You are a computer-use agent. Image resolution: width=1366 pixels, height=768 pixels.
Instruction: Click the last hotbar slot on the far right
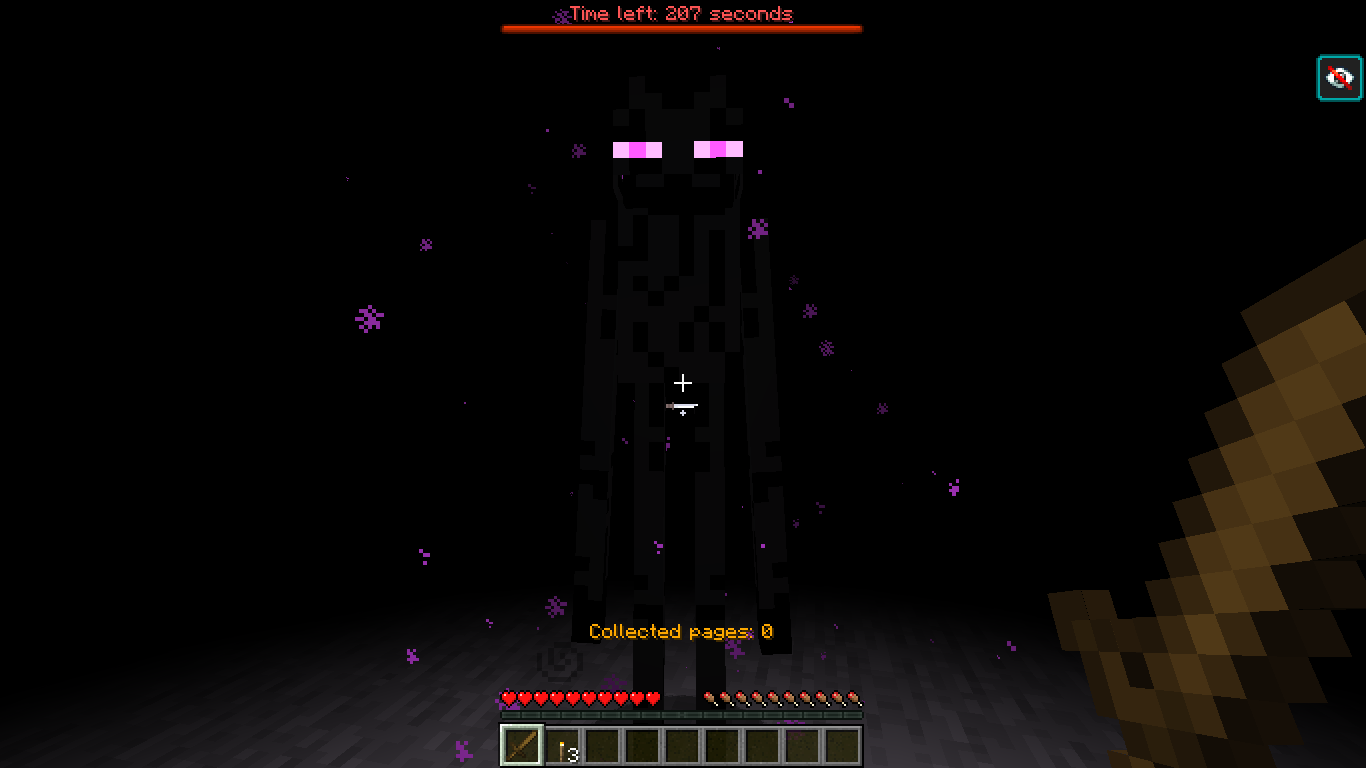coord(841,744)
